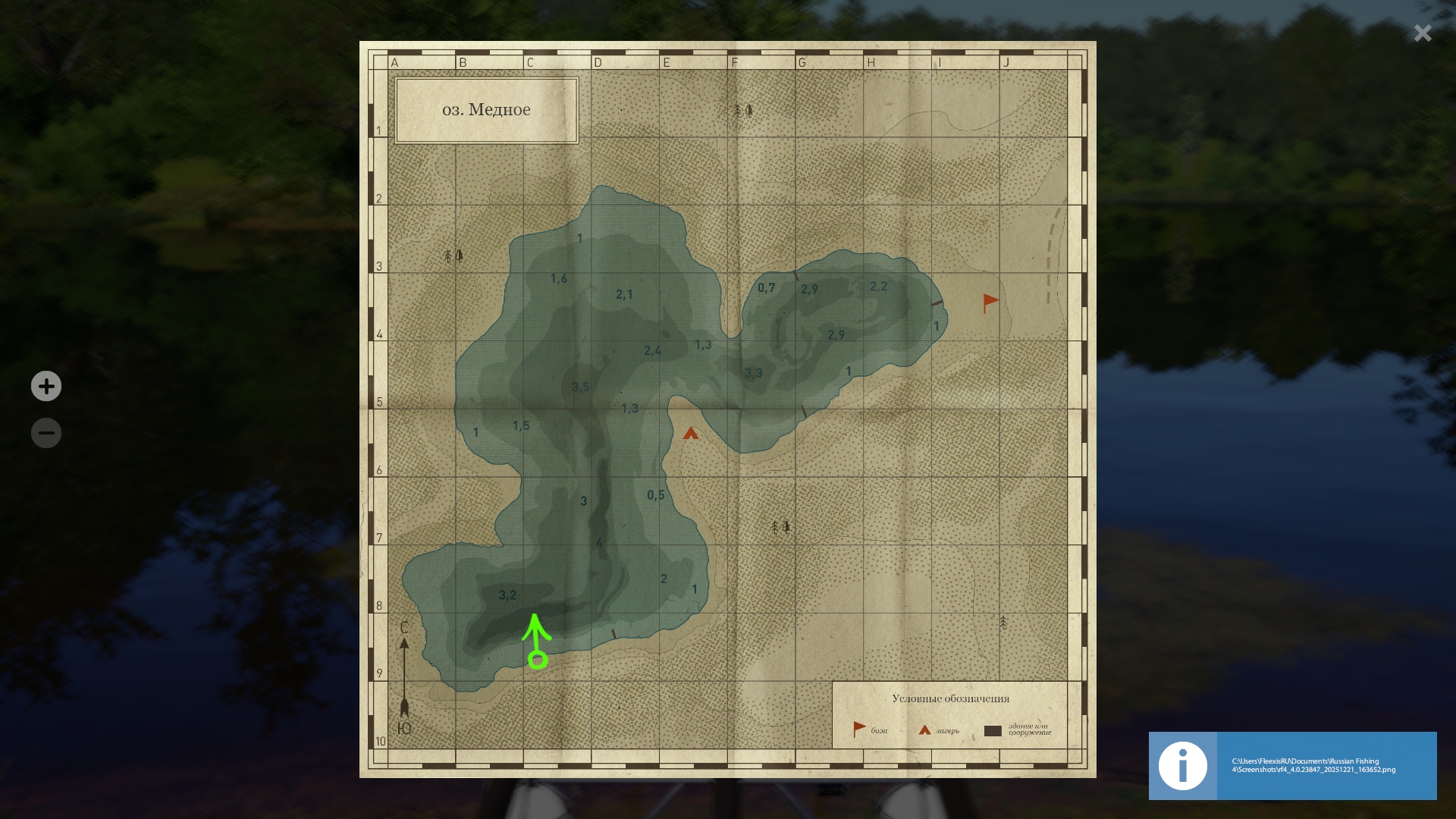Close the lake map window
The image size is (1456, 819).
tap(1422, 33)
